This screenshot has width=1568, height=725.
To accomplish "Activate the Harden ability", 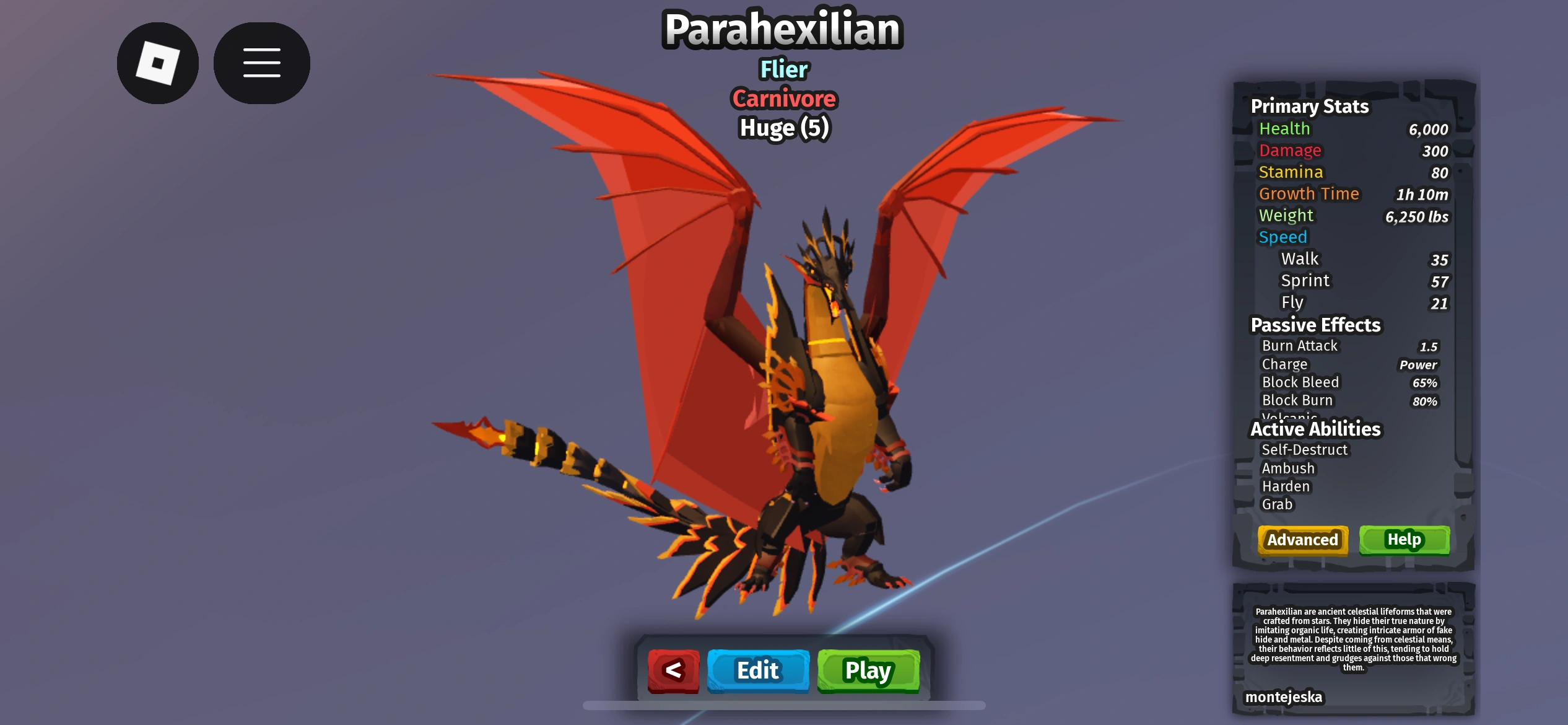I will 1286,486.
